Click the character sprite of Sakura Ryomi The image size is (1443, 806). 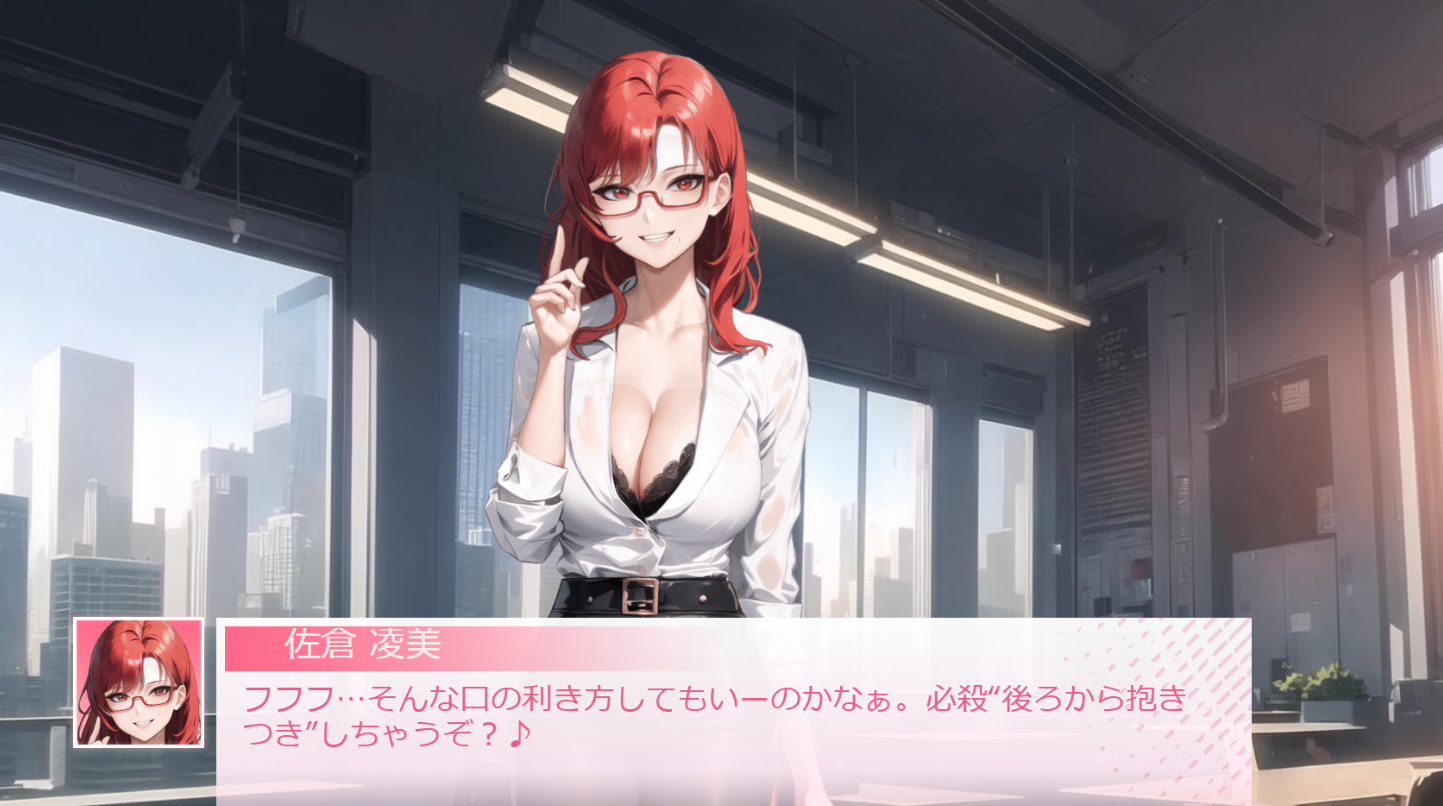point(660,400)
